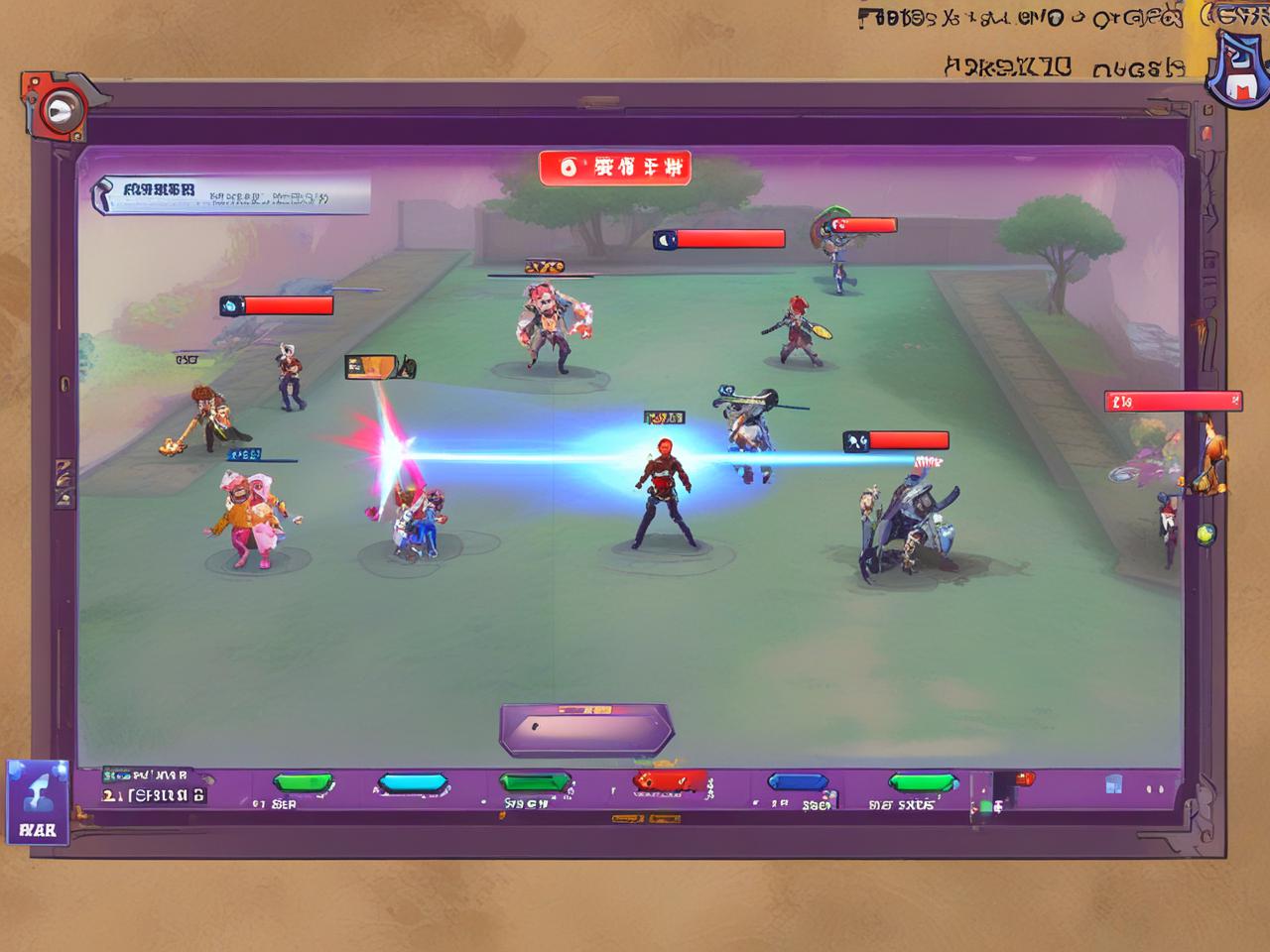Expand the purple banner at the bottom center

pos(585,726)
